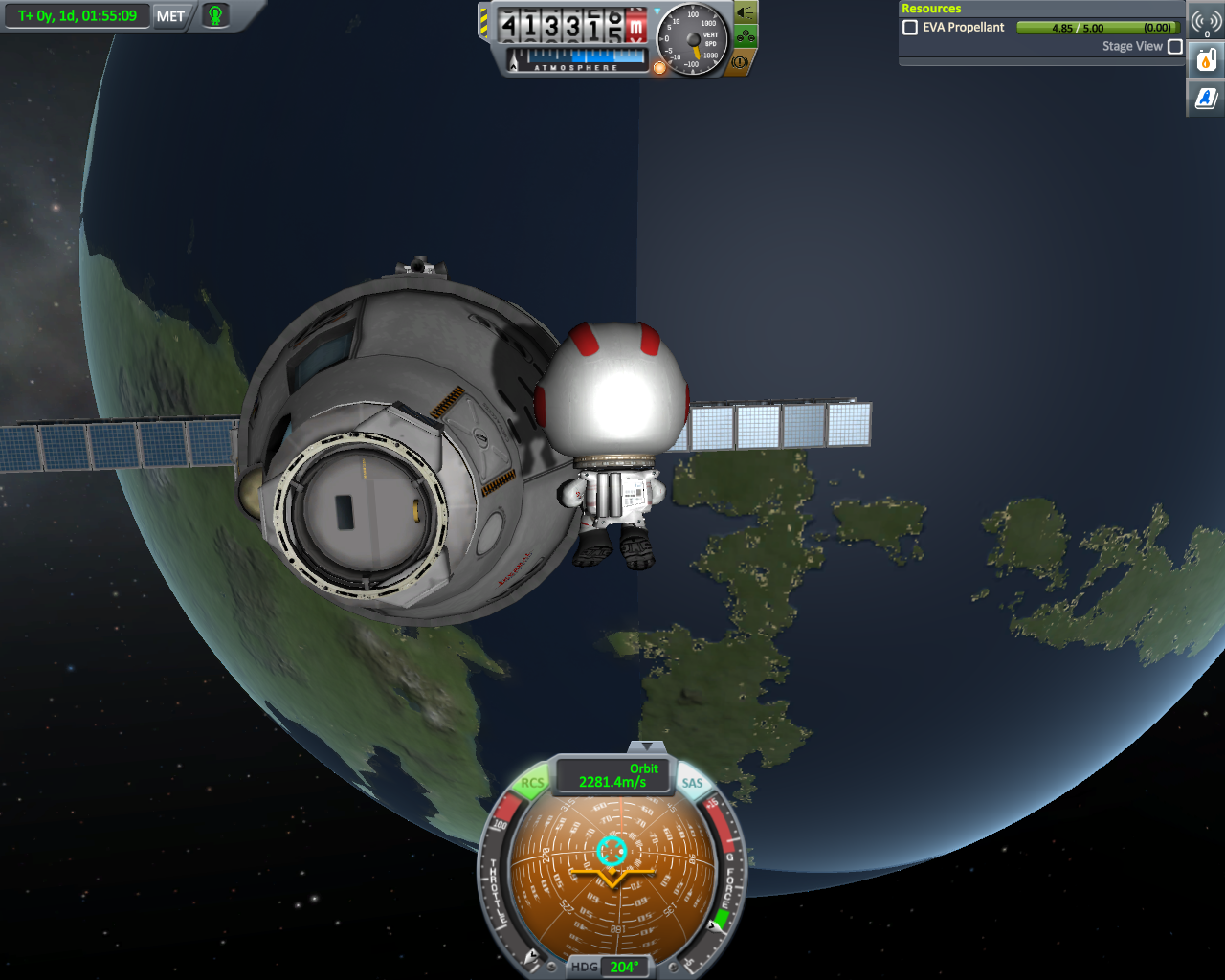Collapse the navball with the top arrow tab
1225x980 pixels.
(x=648, y=746)
